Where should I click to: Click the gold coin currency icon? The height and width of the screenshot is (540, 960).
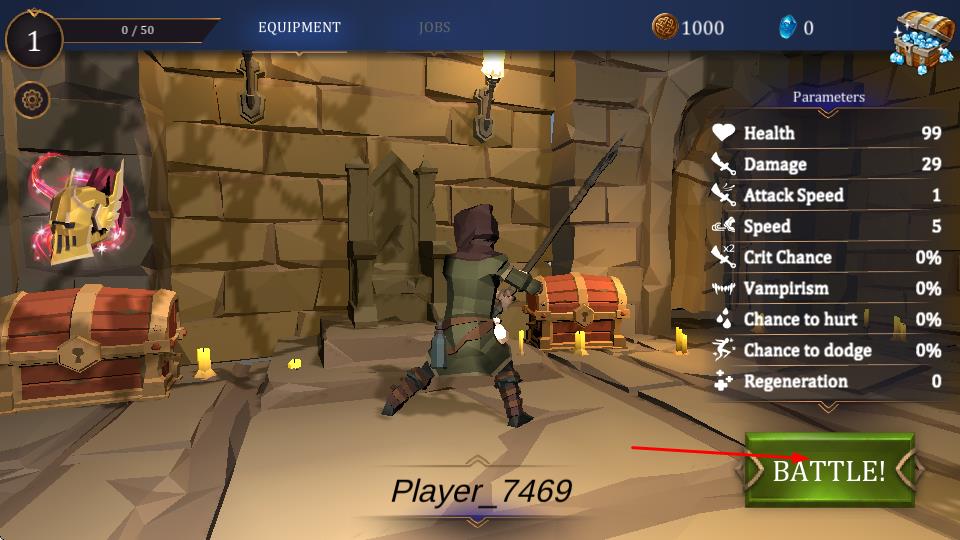pyautogui.click(x=664, y=27)
